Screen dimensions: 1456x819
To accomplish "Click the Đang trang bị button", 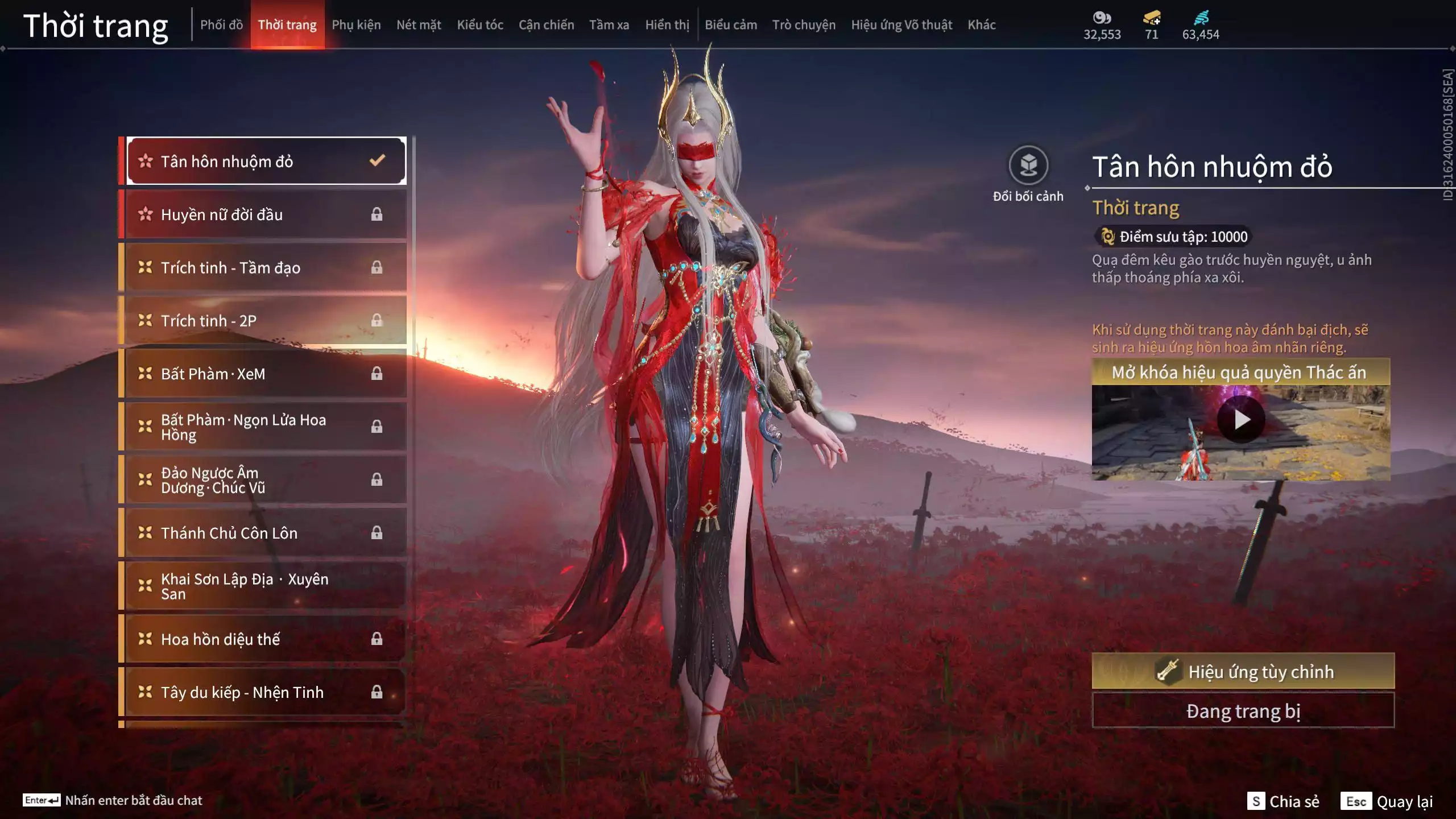I will coord(1243,711).
